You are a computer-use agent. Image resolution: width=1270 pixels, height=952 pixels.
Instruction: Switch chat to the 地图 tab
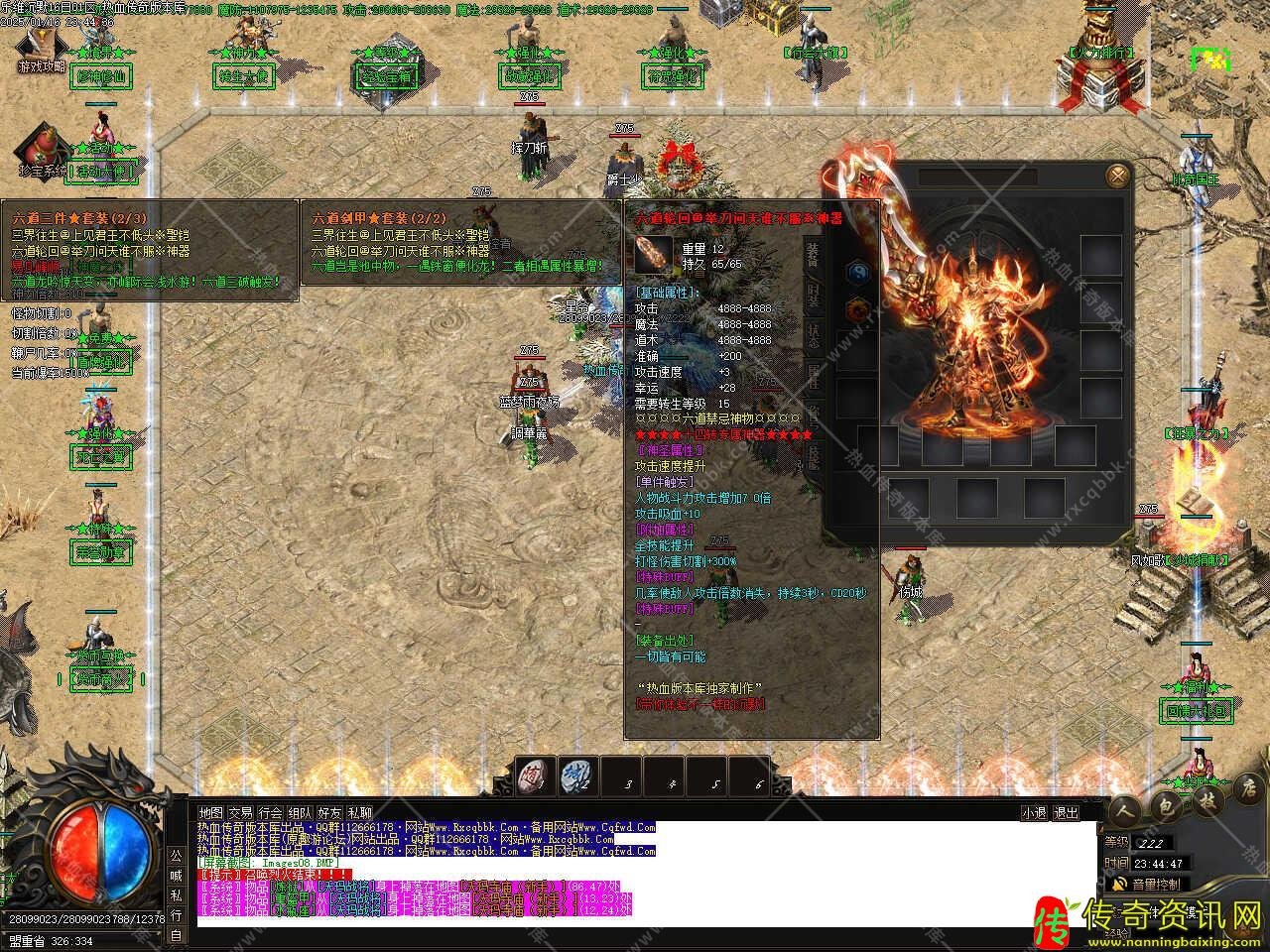click(x=211, y=812)
